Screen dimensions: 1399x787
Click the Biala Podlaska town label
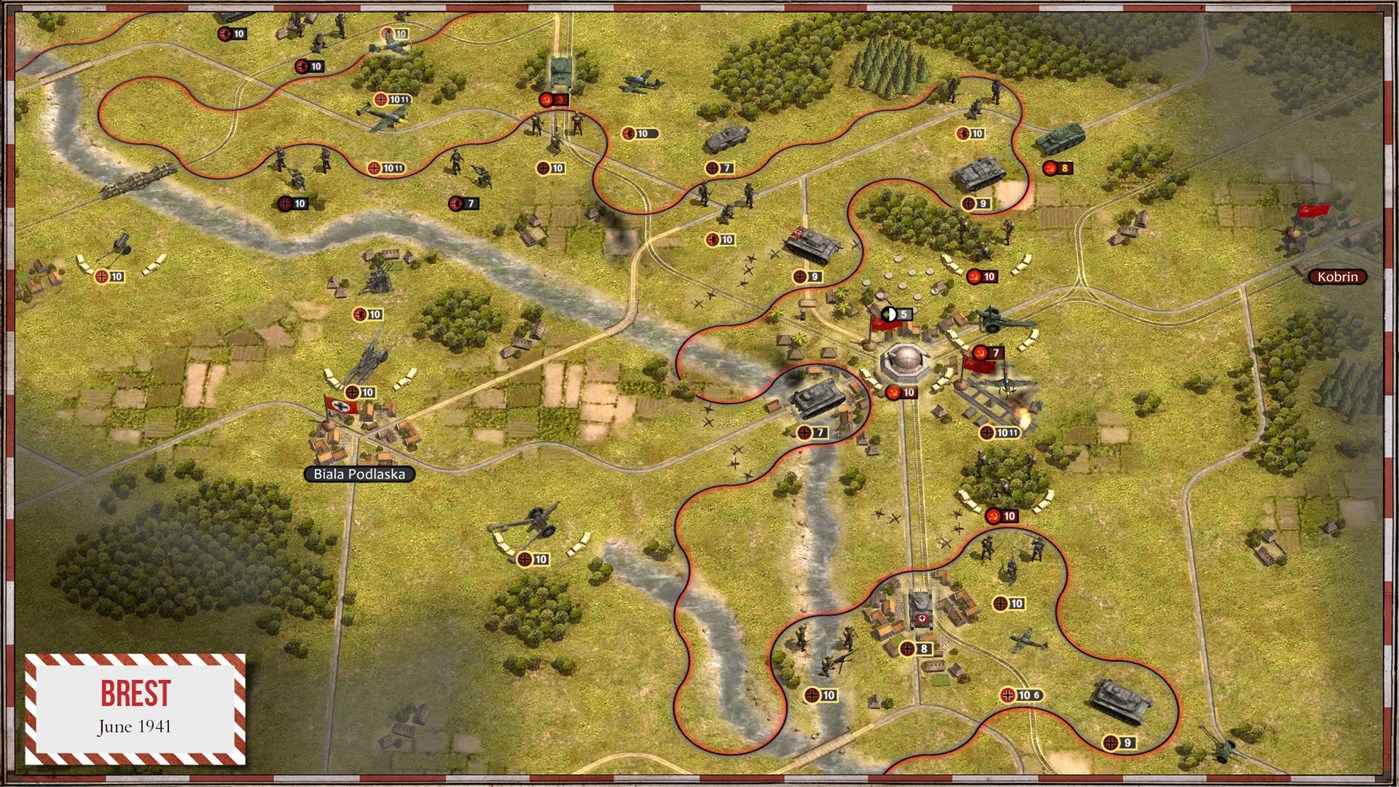(x=360, y=473)
